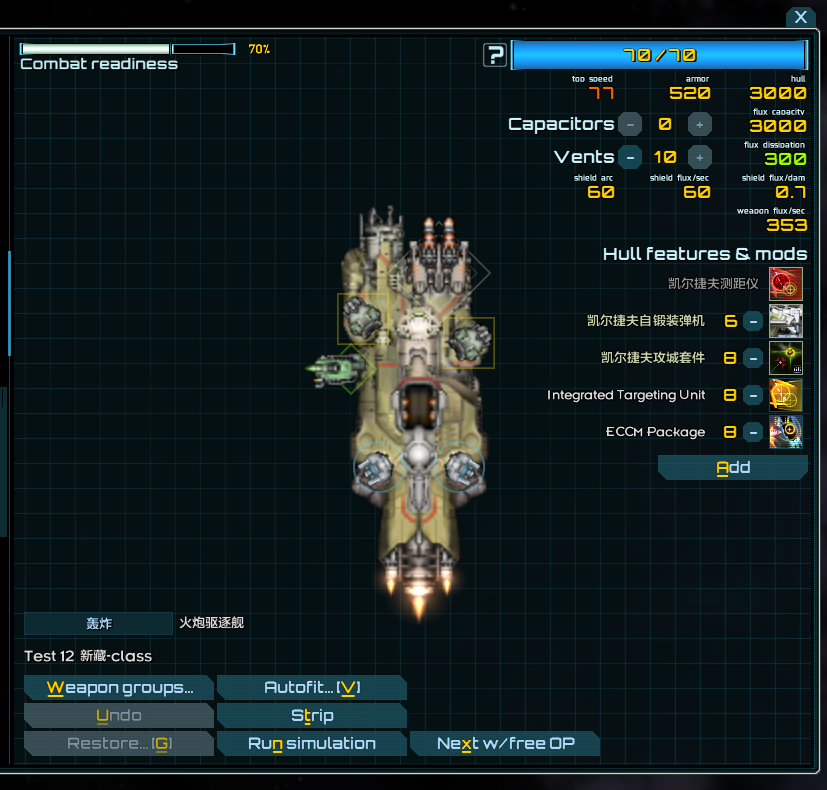Viewport: 827px width, 790px height.
Task: Remove the ECCM Package hullmod
Action: (753, 432)
